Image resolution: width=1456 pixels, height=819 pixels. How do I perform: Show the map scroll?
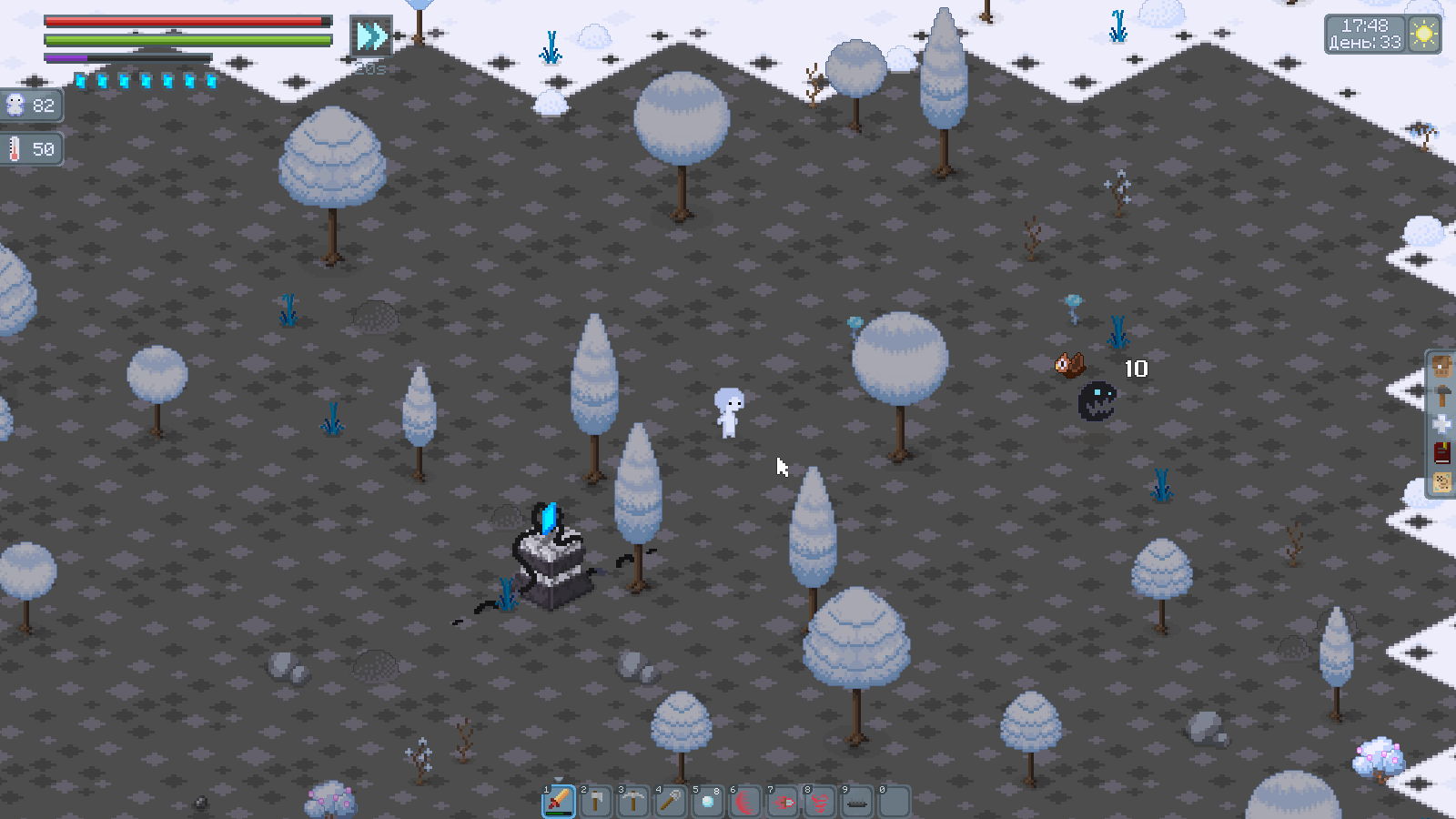[1442, 482]
